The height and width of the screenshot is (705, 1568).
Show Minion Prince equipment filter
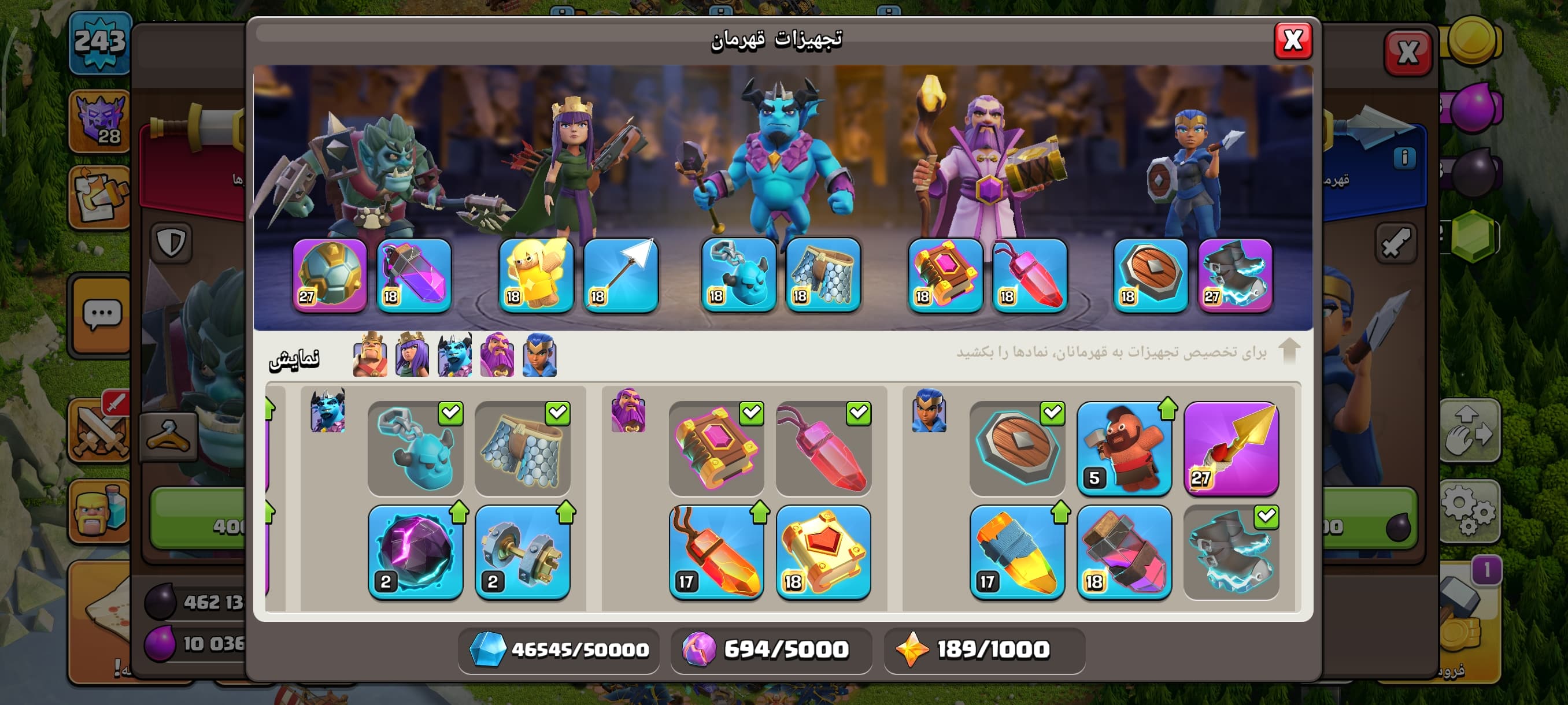pyautogui.click(x=454, y=355)
